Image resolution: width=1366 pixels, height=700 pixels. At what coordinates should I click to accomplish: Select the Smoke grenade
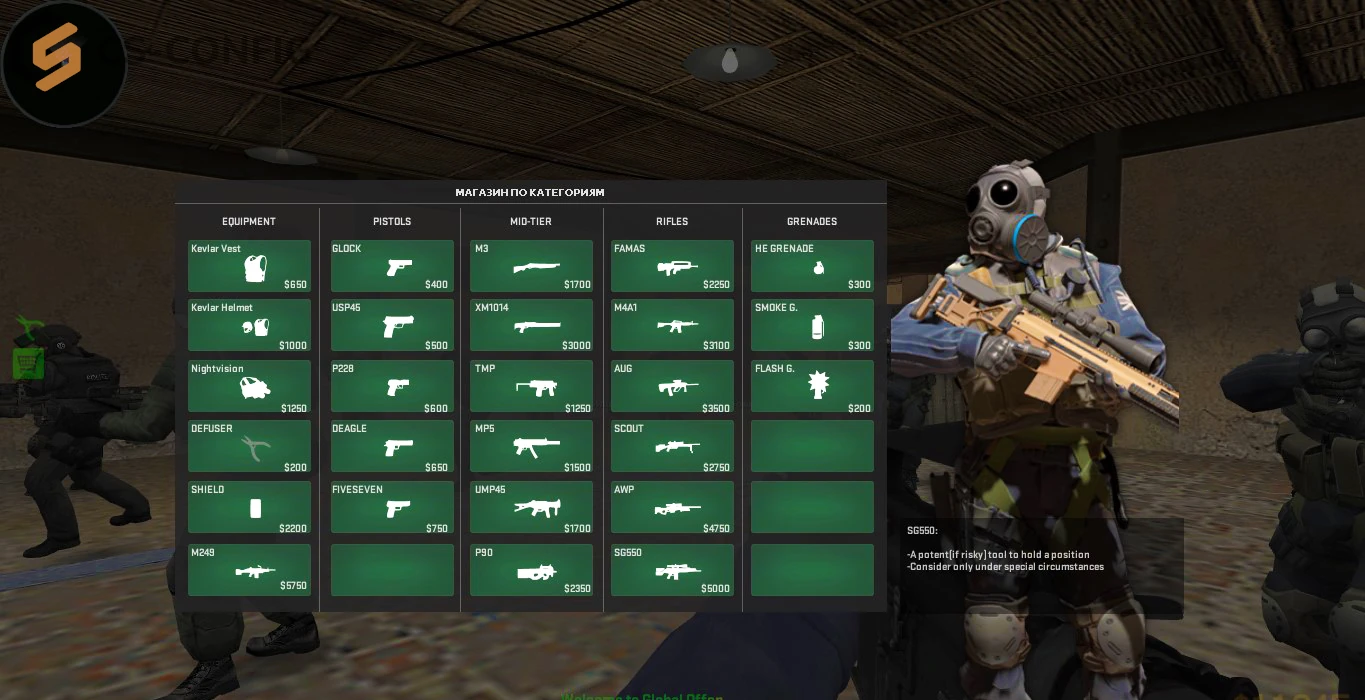(x=812, y=326)
